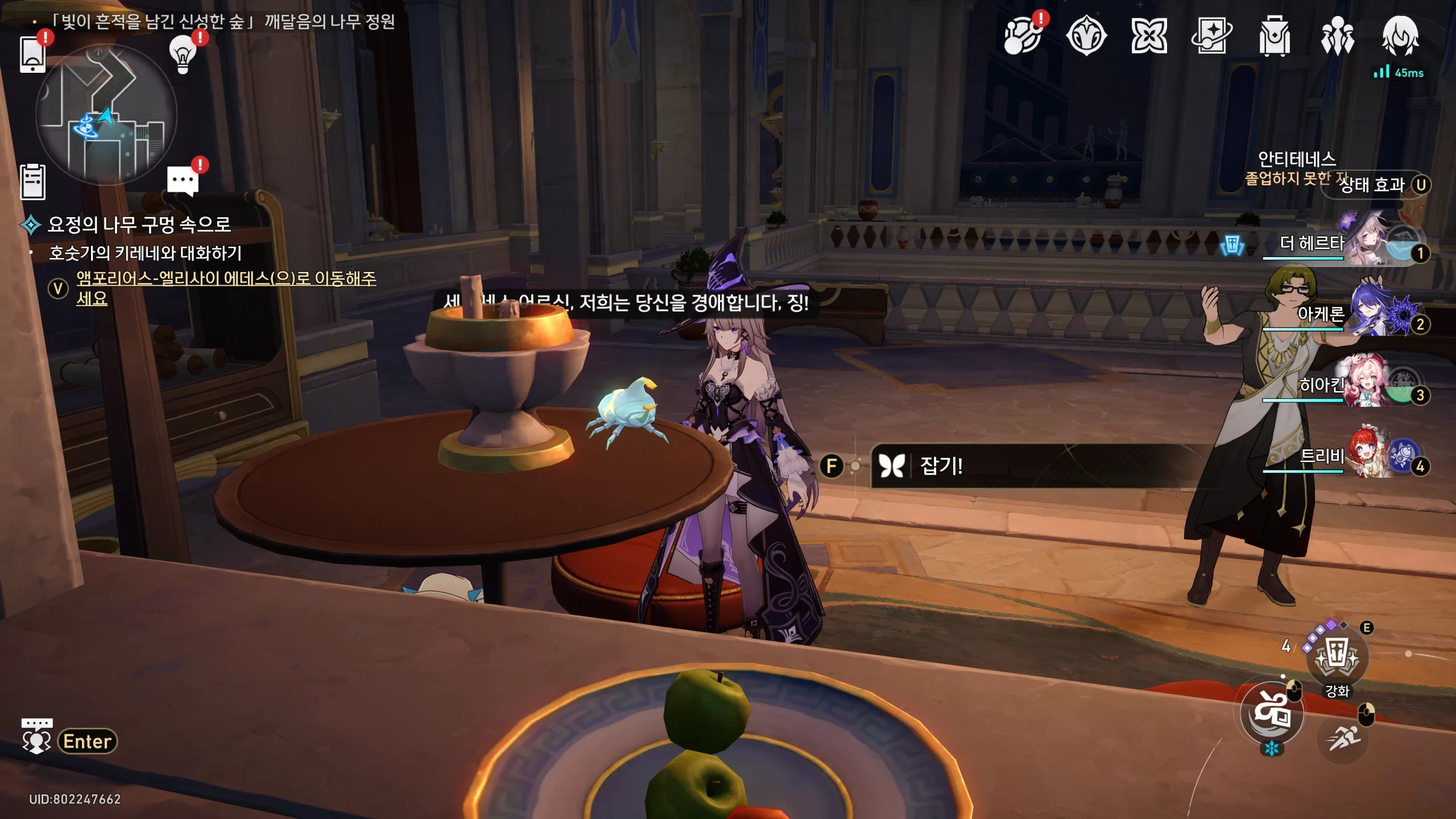The width and height of the screenshot is (1456, 819).
Task: Open the quest log clipboard icon
Action: click(x=32, y=182)
